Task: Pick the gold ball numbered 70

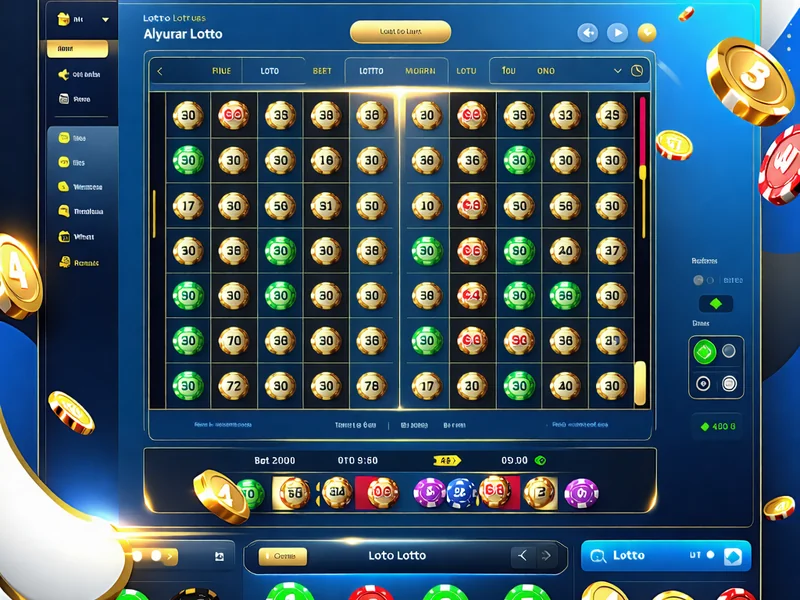Action: (x=233, y=339)
